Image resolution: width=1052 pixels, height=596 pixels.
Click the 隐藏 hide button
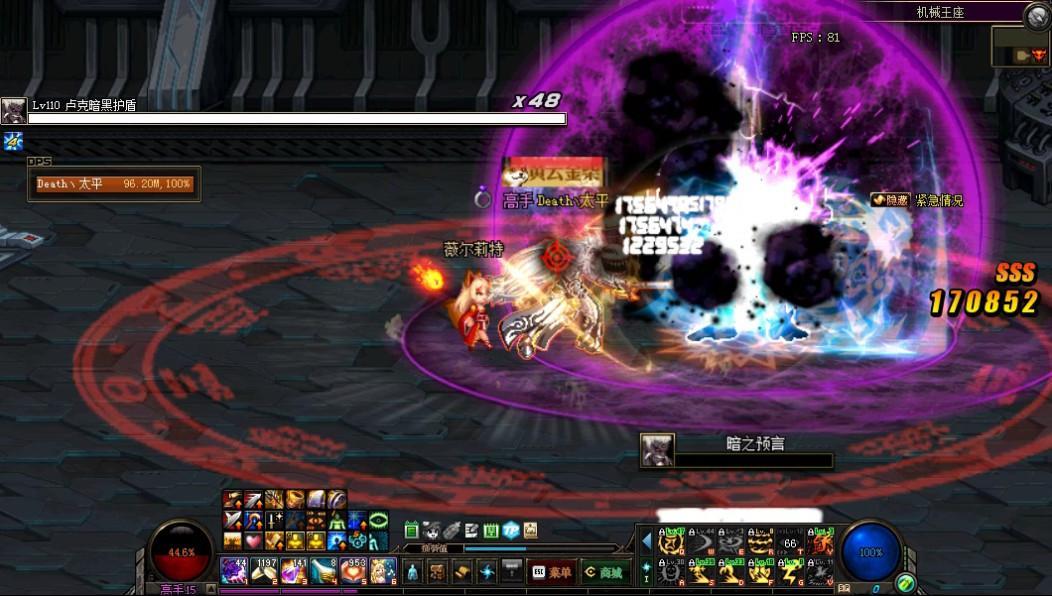click(x=890, y=200)
